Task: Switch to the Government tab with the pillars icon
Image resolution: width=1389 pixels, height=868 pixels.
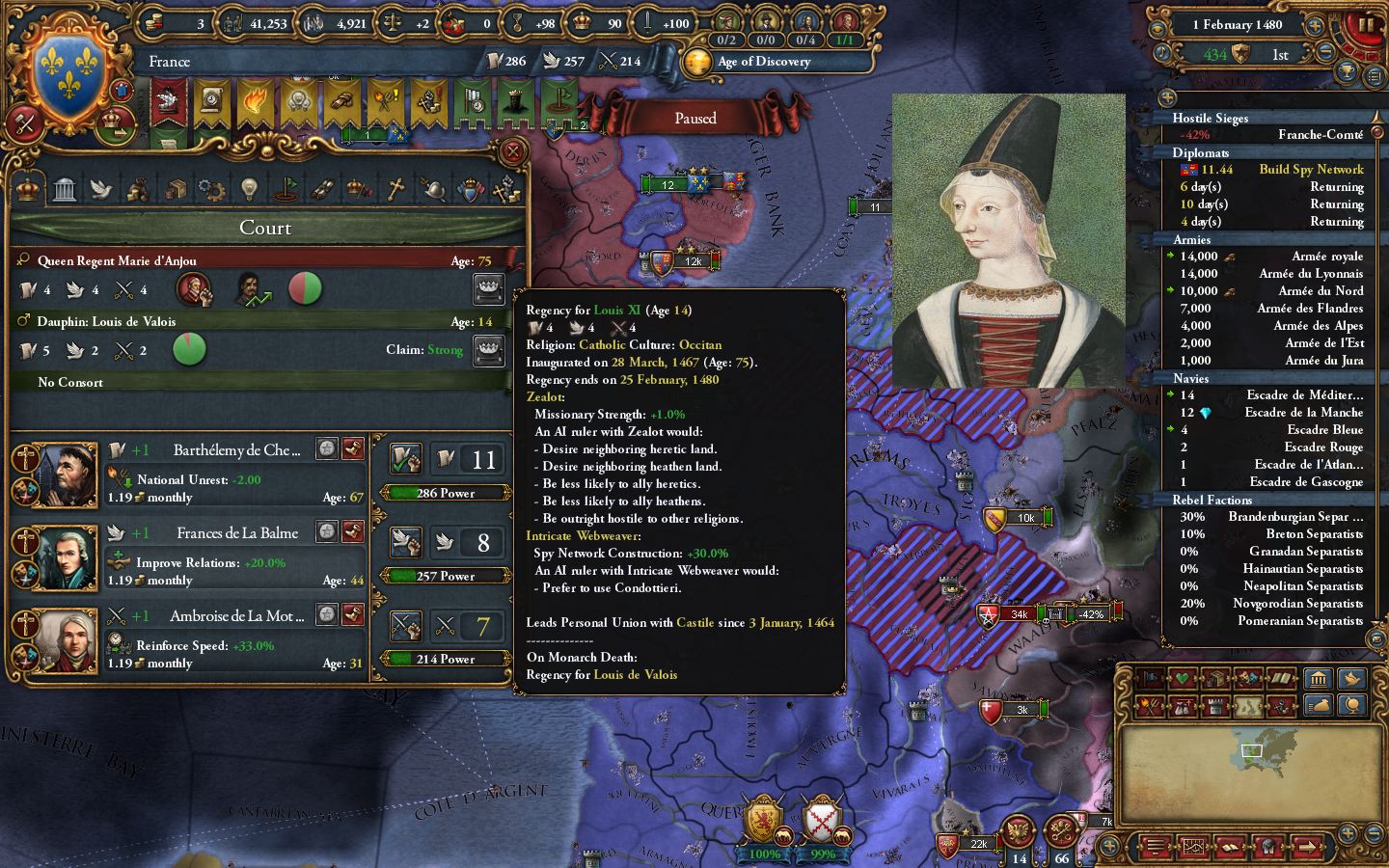Action: coord(65,188)
